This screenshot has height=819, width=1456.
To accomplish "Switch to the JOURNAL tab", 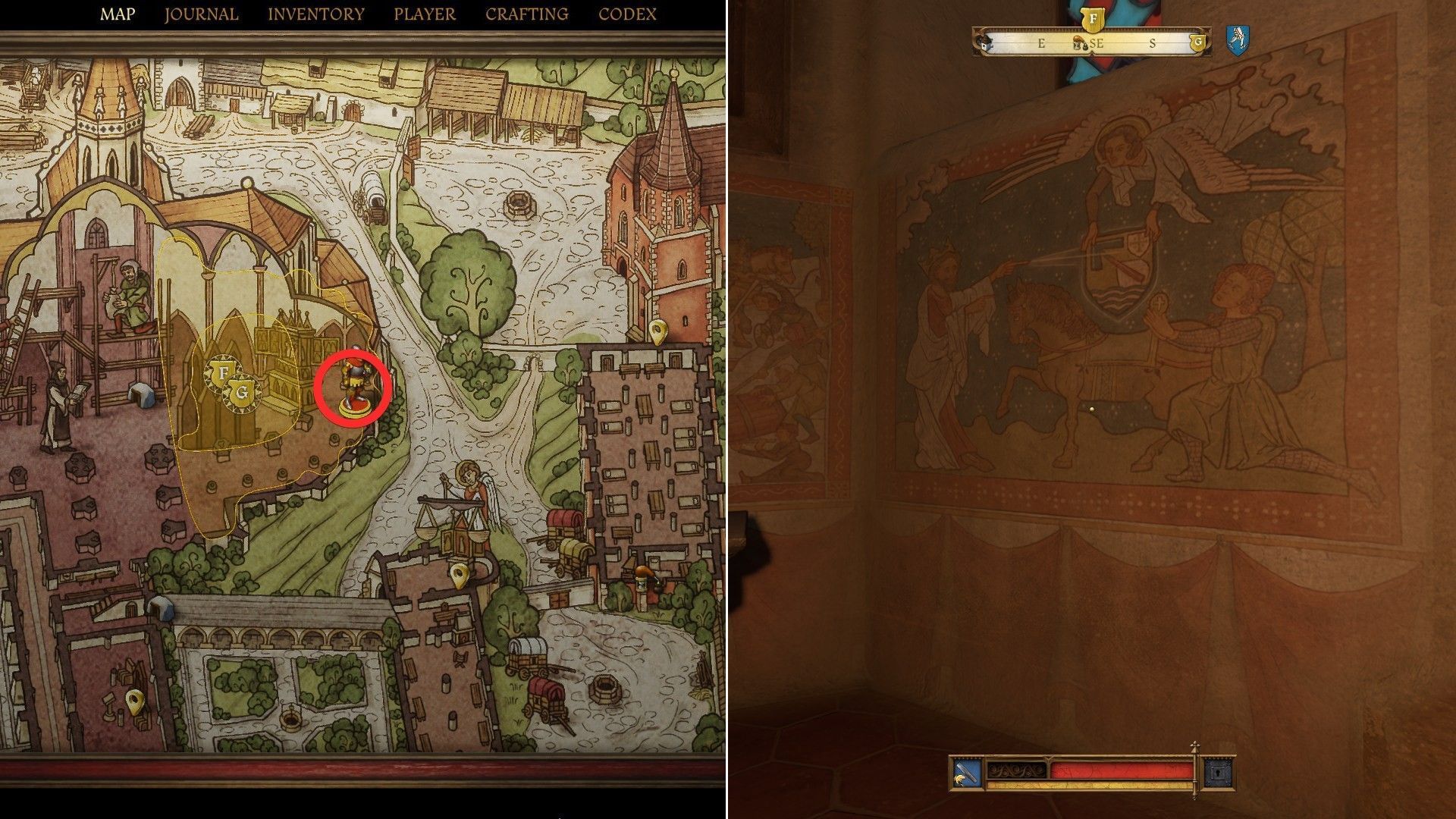I will (200, 13).
